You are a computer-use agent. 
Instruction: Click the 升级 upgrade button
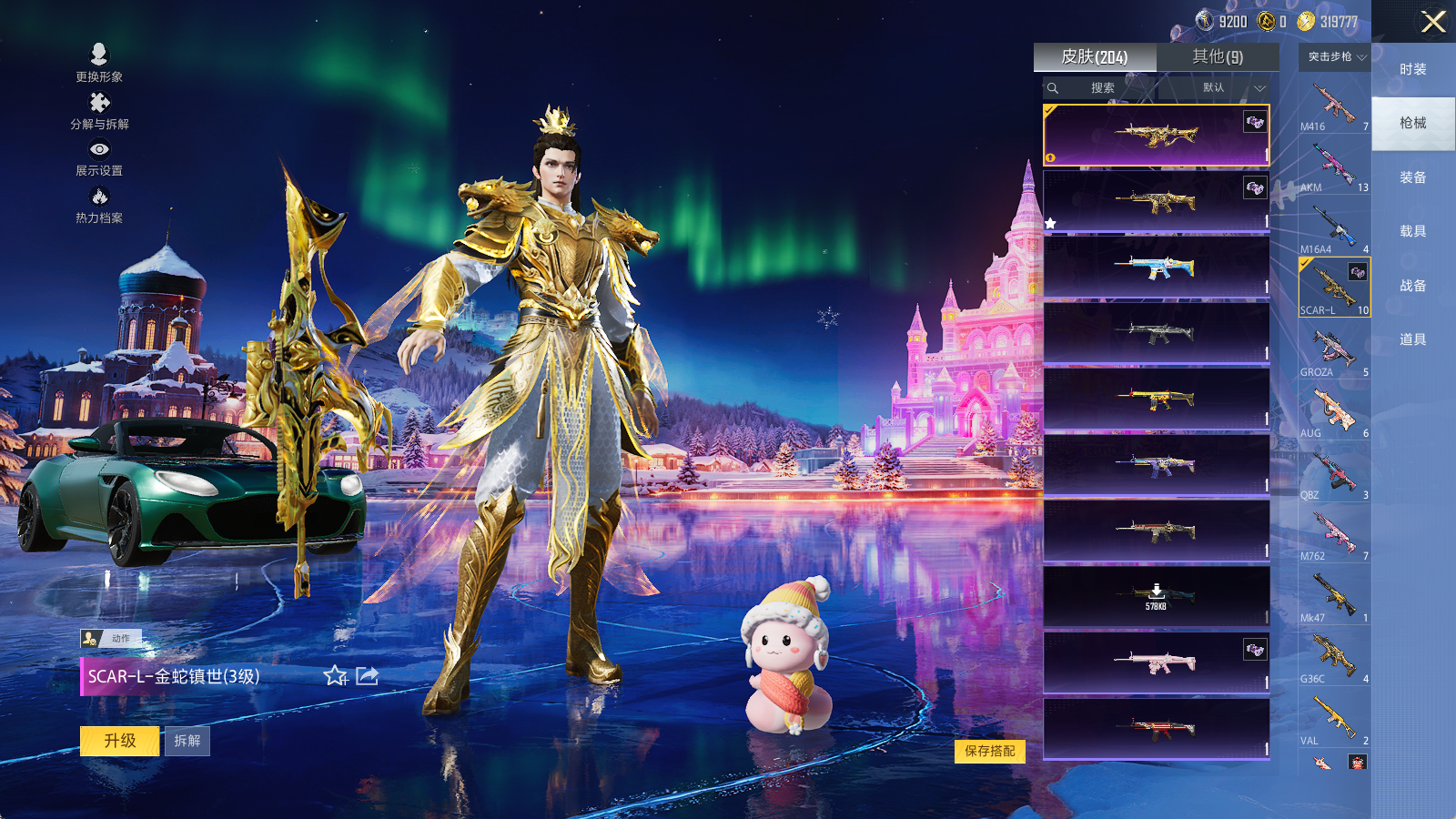[x=119, y=741]
